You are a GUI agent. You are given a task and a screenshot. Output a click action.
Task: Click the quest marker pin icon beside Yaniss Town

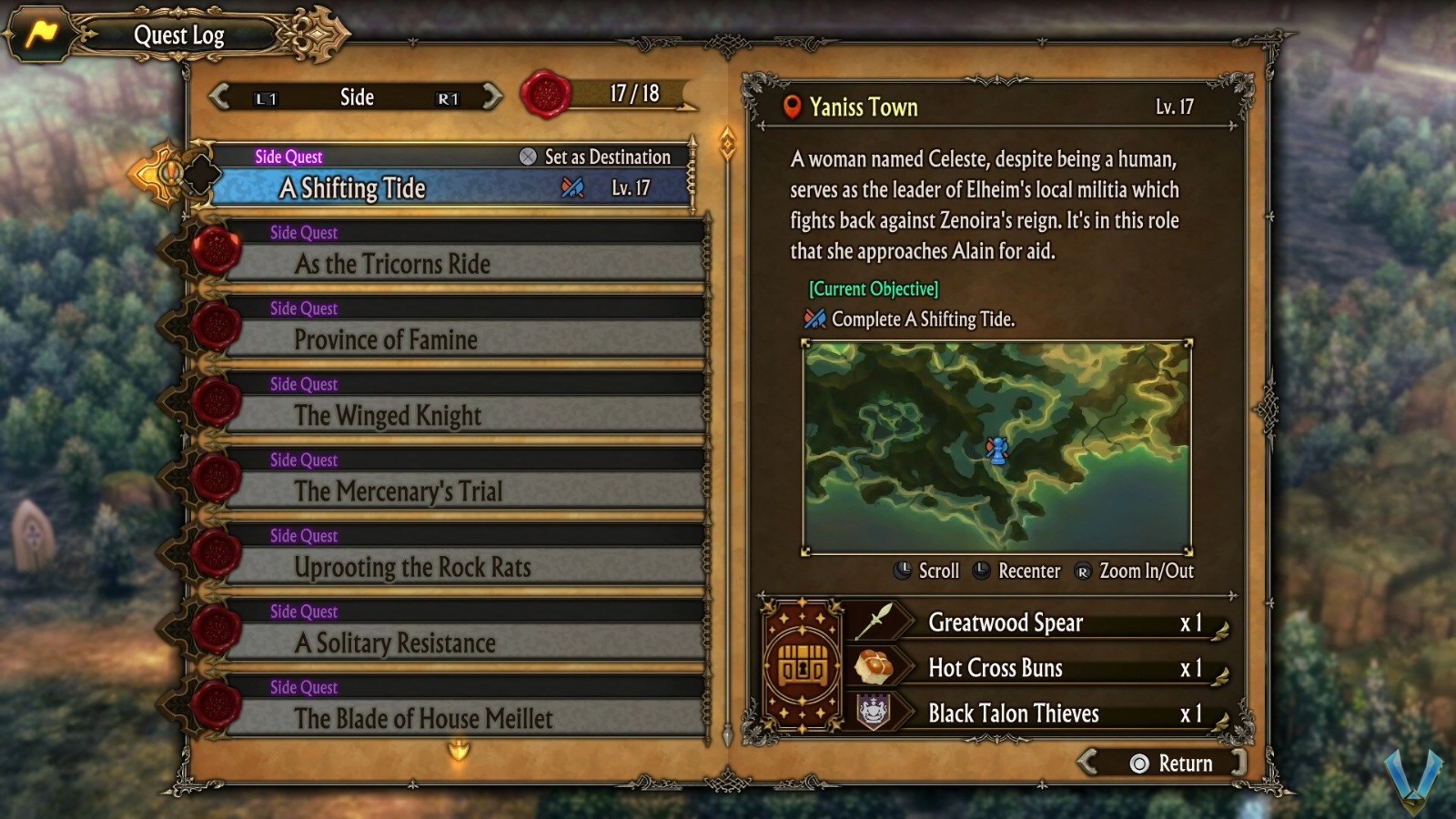point(794,107)
